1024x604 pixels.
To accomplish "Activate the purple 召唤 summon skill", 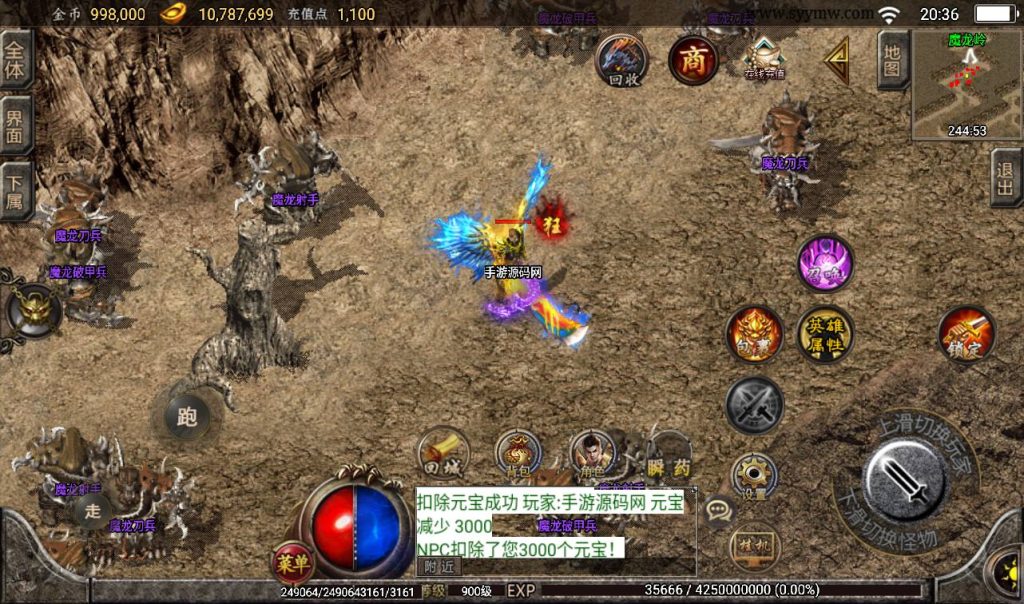I will [x=825, y=264].
